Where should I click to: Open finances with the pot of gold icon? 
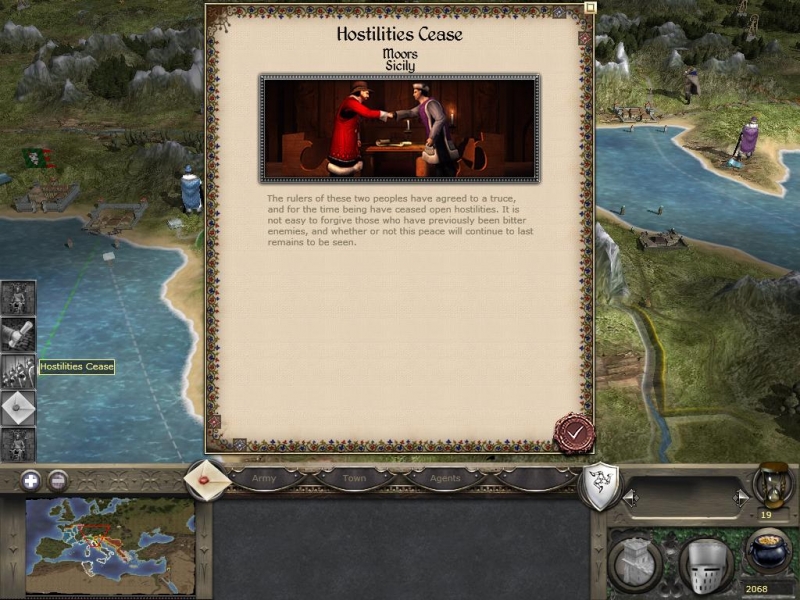pos(767,552)
